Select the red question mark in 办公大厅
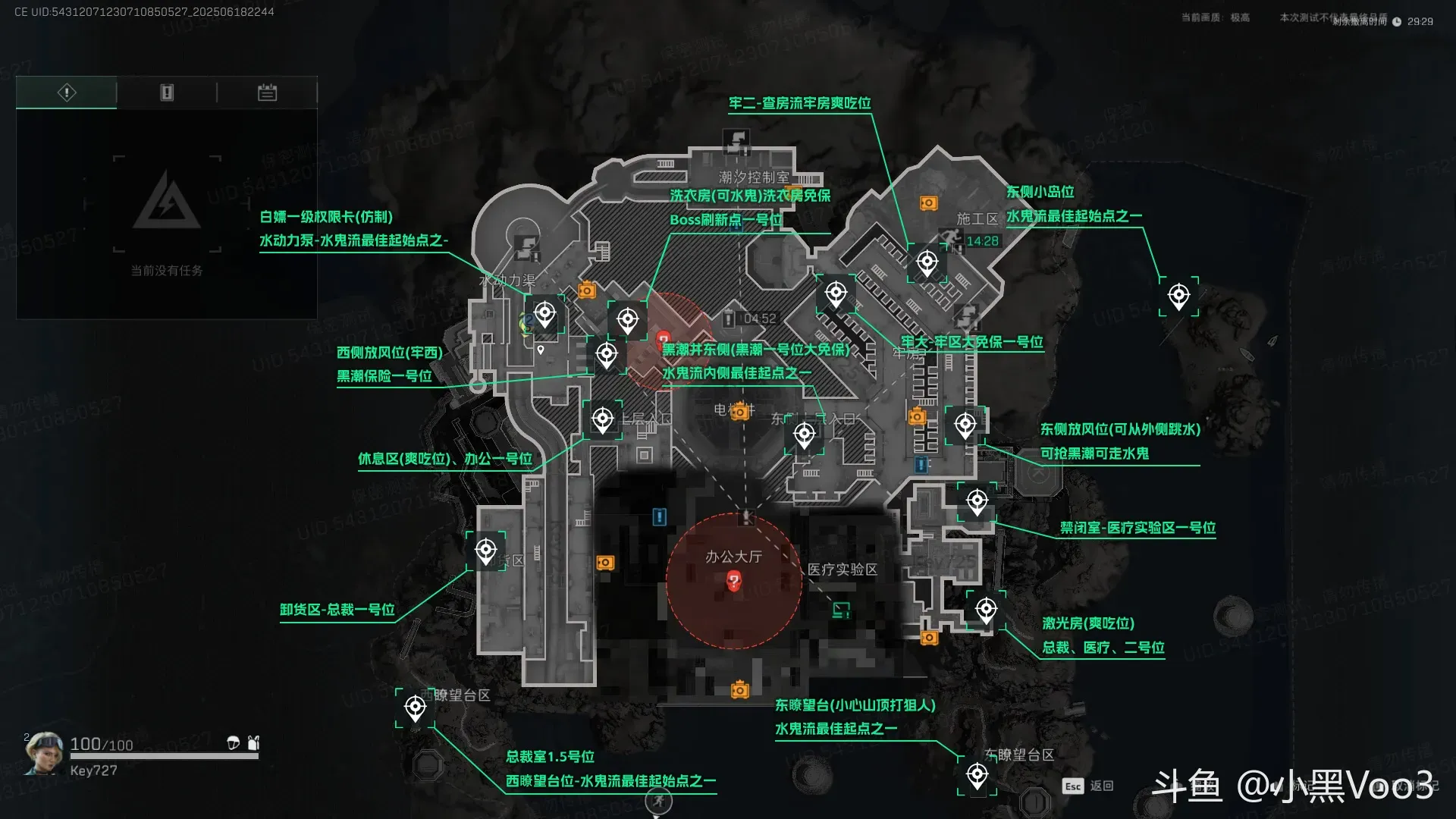The height and width of the screenshot is (819, 1456). [x=733, y=582]
